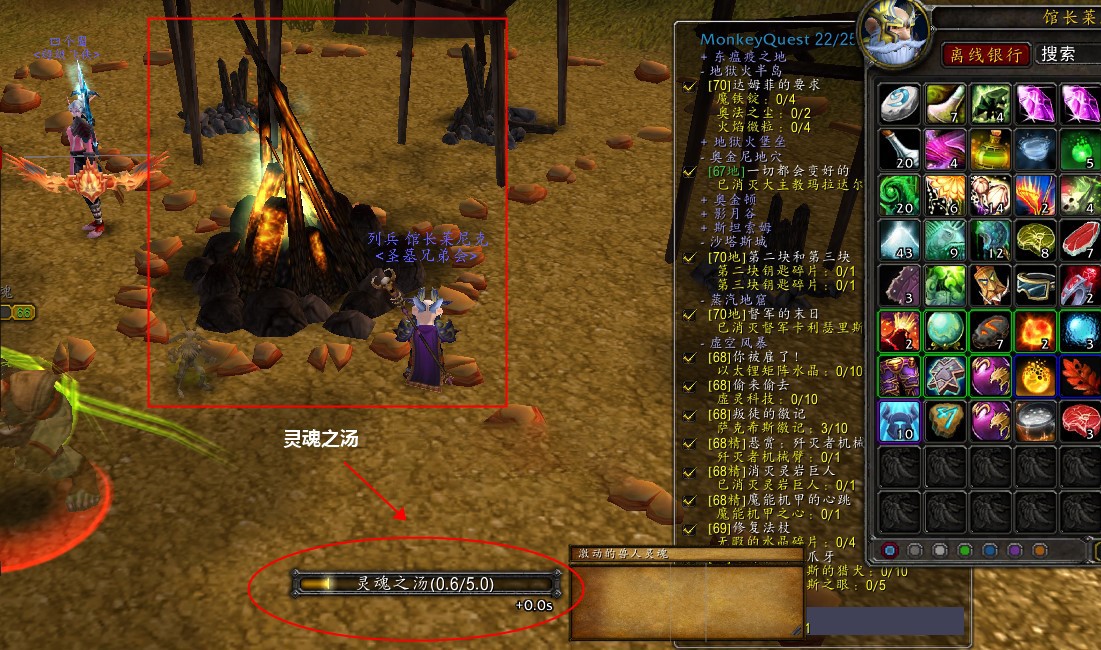Toggle the orange quality filter dot

coord(1040,550)
